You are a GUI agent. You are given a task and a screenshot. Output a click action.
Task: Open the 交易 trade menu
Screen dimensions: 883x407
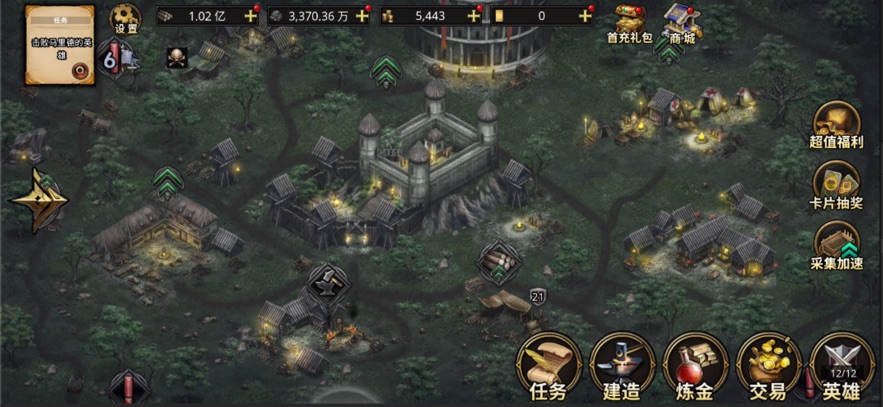coord(769,366)
